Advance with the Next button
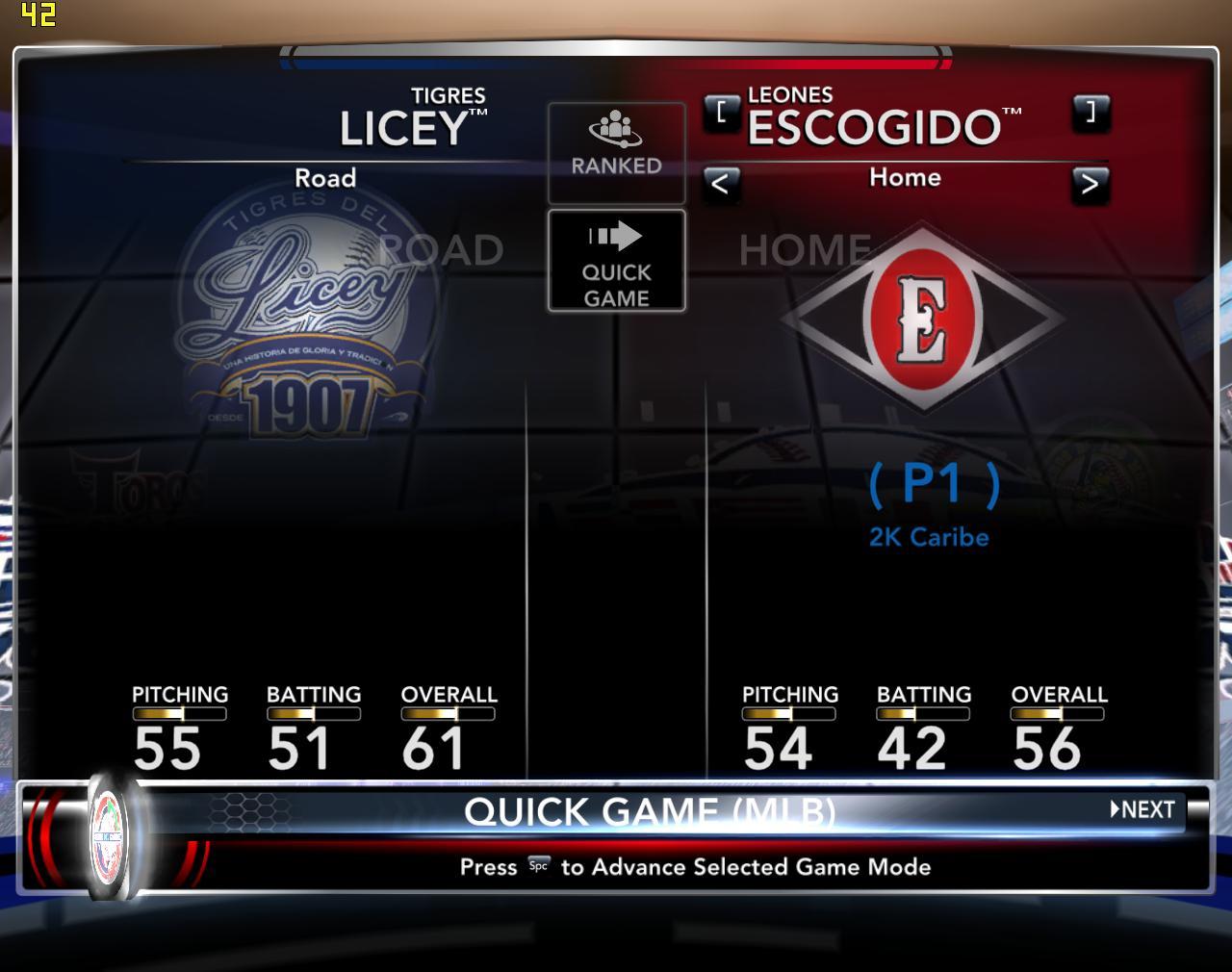The image size is (1232, 972). [x=1143, y=809]
